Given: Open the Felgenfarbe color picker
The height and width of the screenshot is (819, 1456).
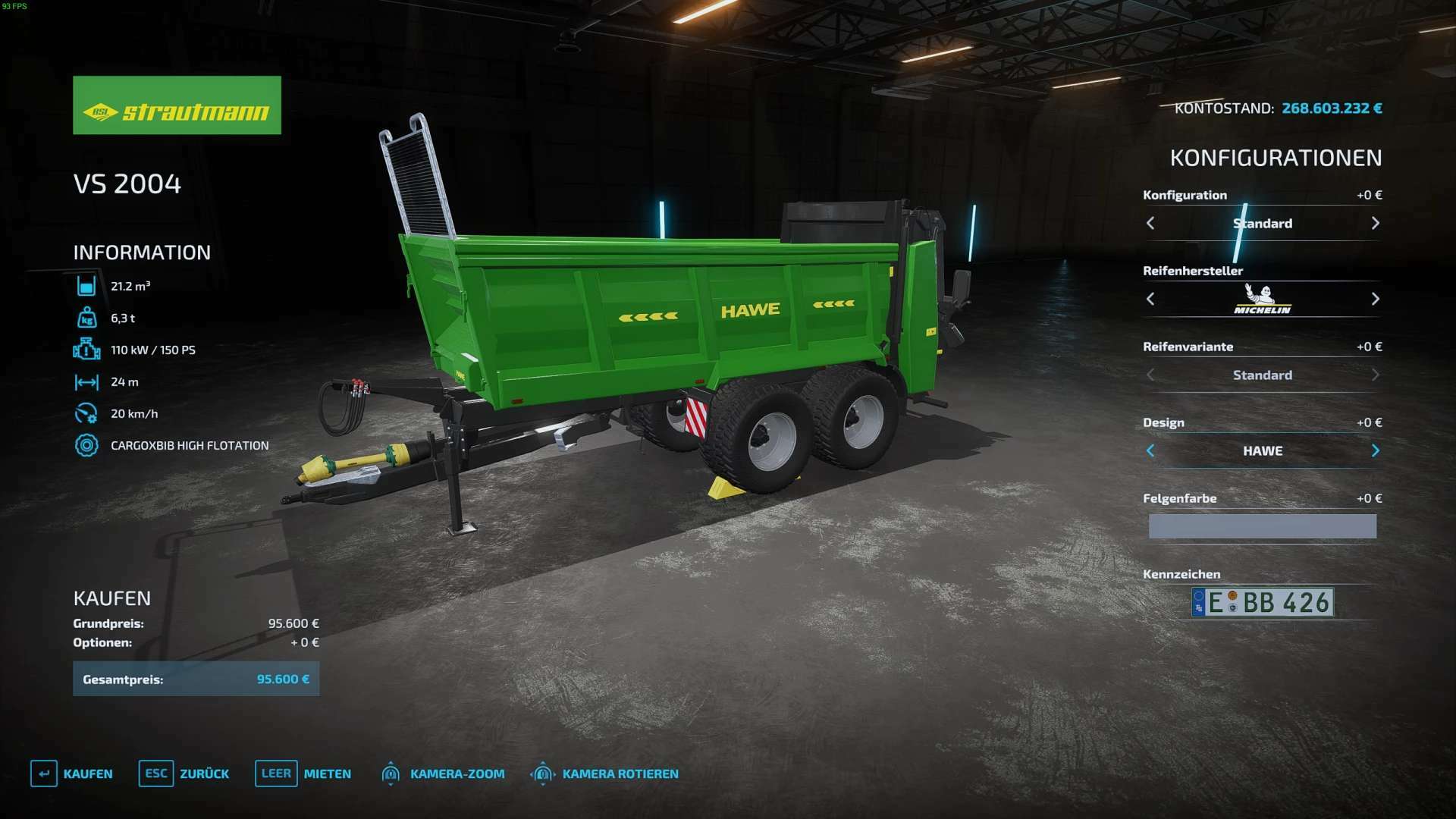Looking at the screenshot, I should (1262, 526).
